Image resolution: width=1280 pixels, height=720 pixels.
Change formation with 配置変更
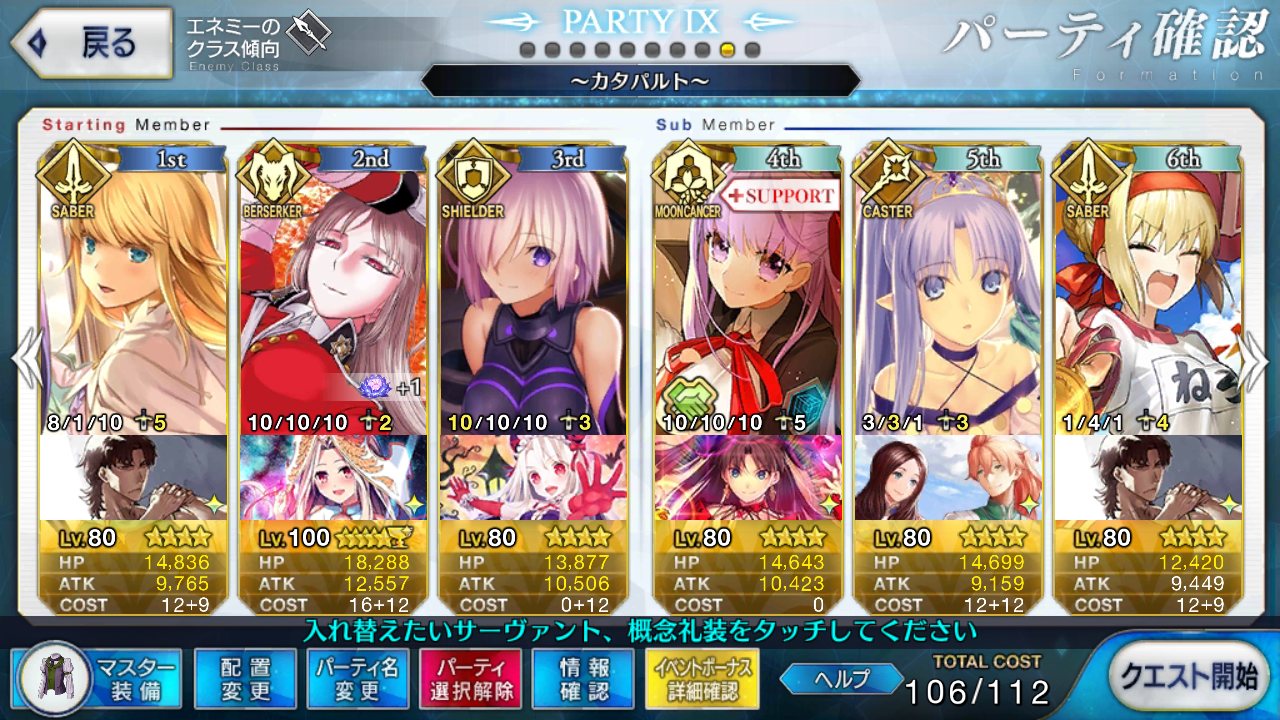coord(246,678)
